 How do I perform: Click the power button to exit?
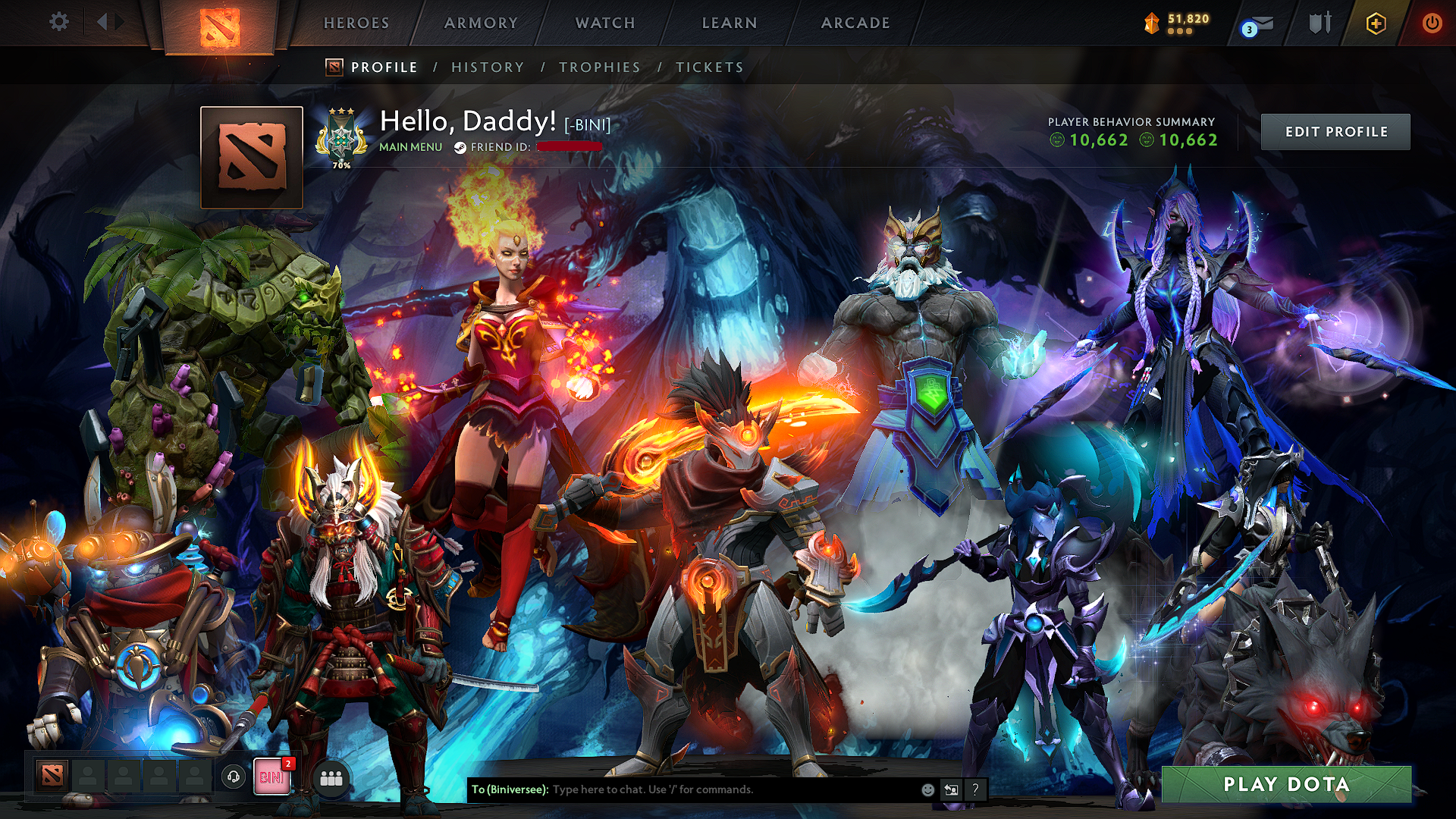pos(1433,23)
